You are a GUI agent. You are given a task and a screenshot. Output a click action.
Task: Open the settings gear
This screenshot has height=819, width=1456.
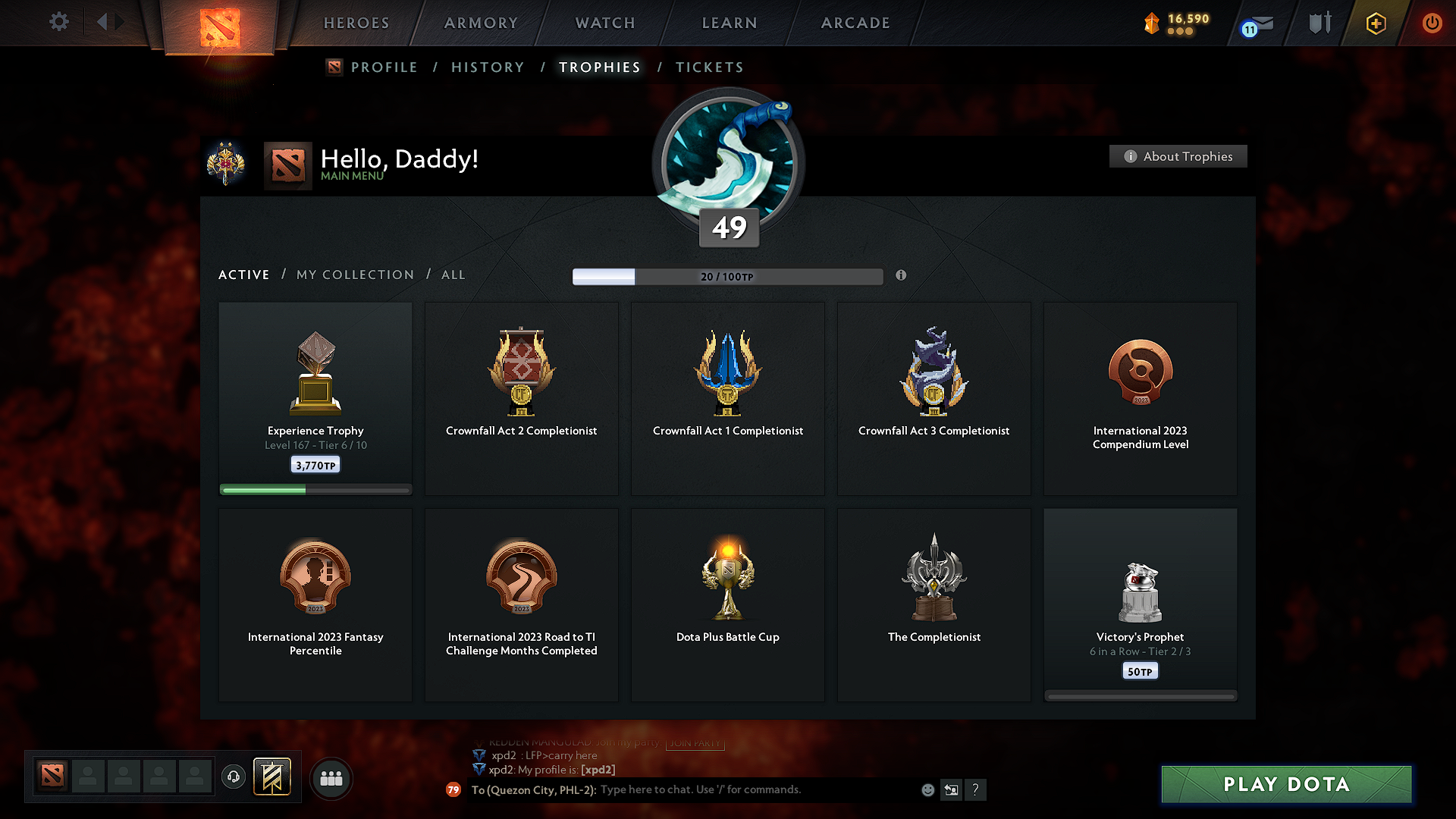pos(59,22)
